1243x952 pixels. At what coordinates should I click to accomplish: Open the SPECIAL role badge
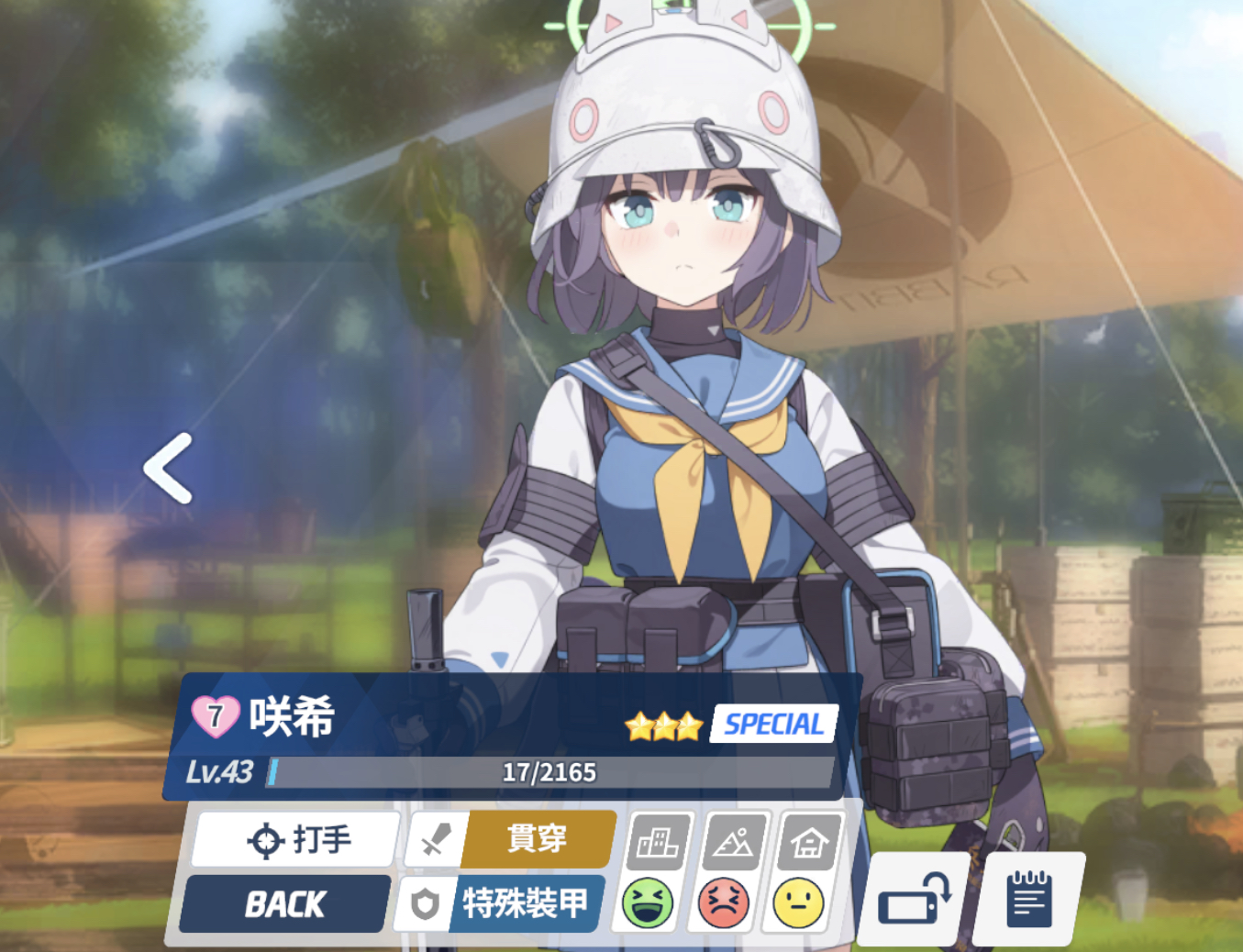(773, 724)
